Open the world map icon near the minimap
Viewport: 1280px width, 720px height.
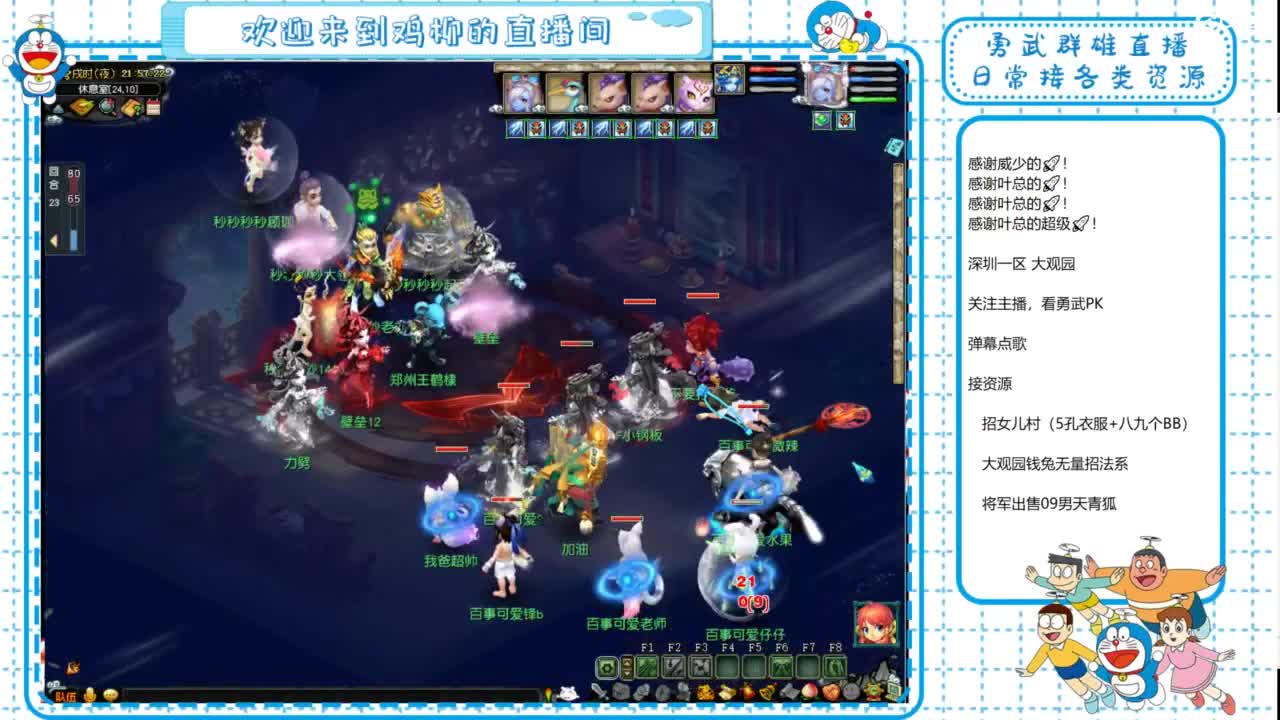pos(81,106)
